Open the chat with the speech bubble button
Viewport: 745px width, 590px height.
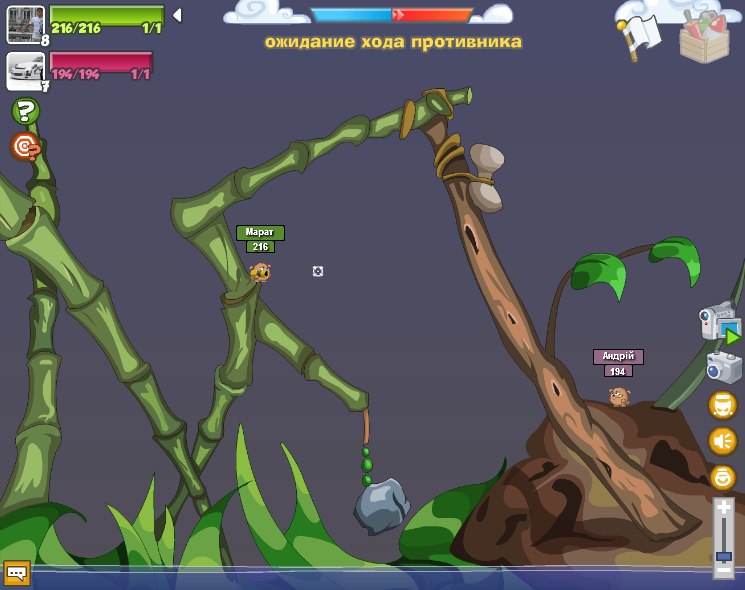point(17,572)
